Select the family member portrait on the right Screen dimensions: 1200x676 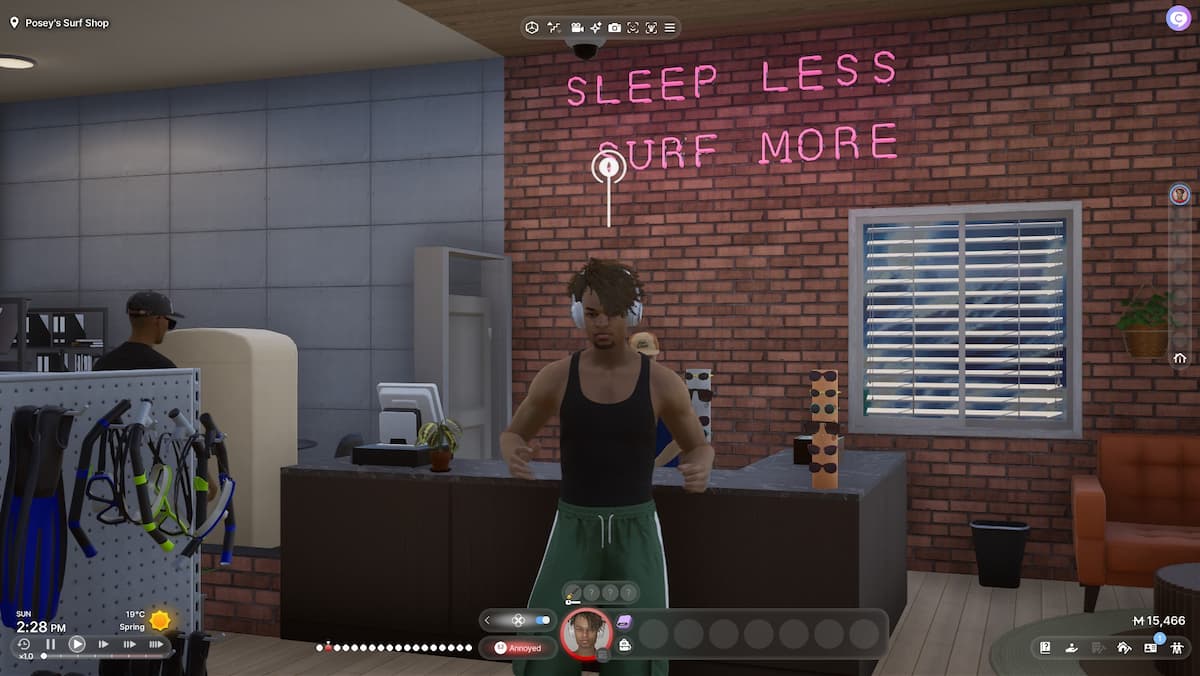[1180, 194]
